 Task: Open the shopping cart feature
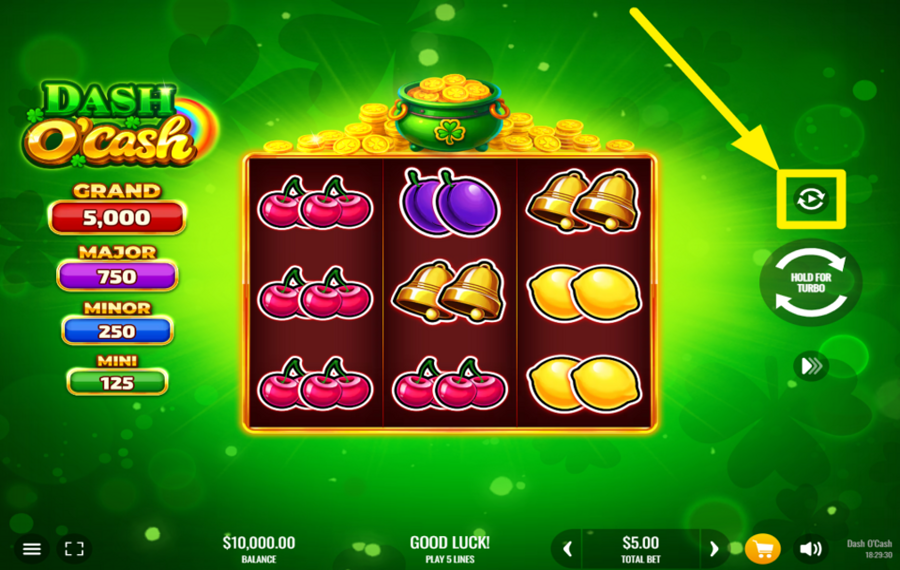point(762,549)
